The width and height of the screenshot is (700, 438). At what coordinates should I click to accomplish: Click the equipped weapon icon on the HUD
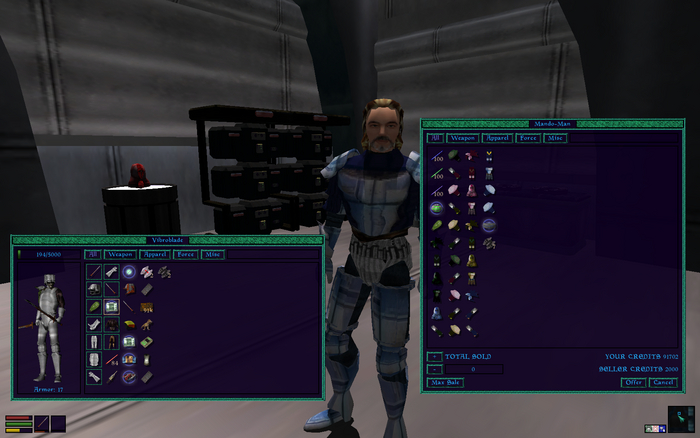click(x=42, y=424)
